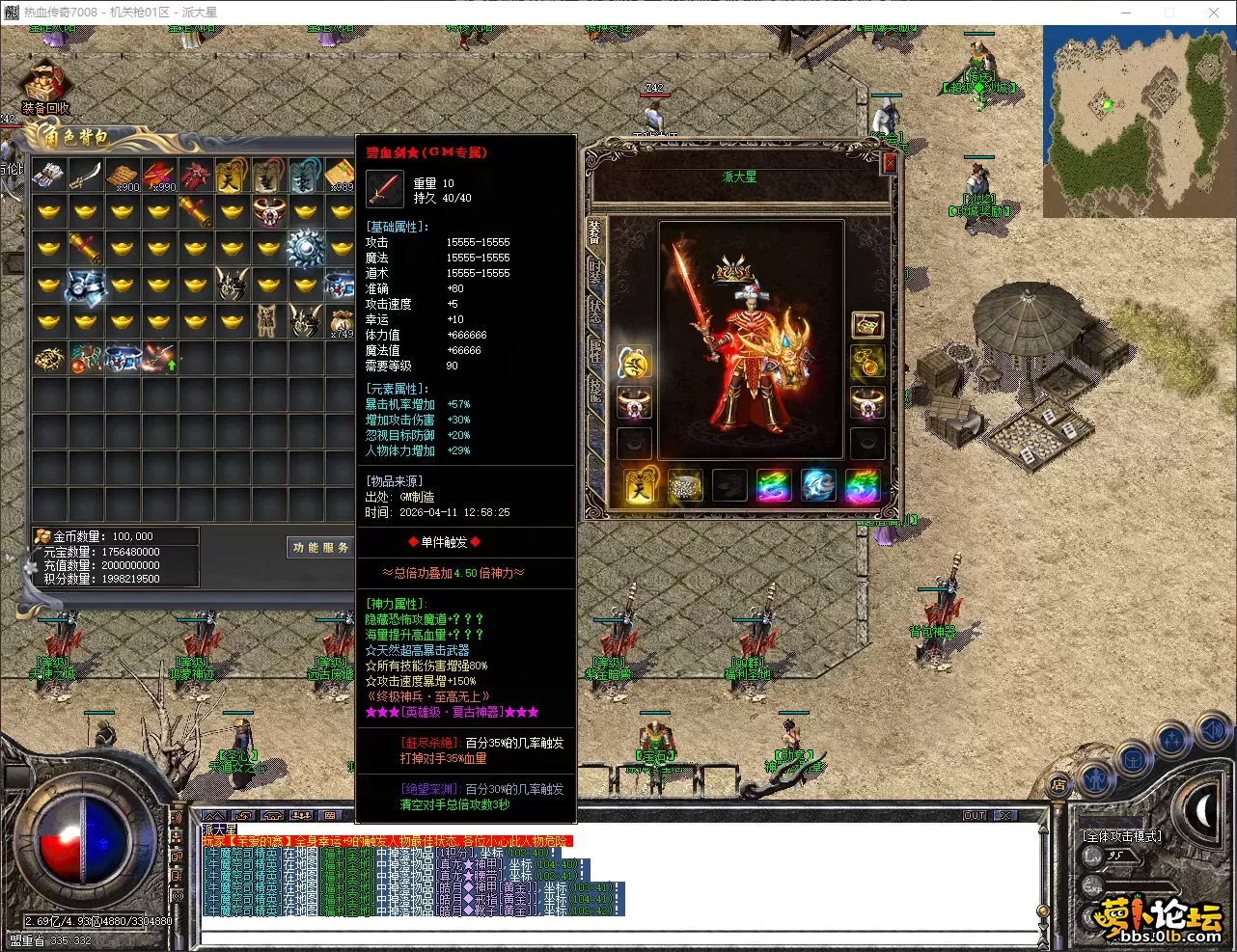This screenshot has height=952, width=1237.
Task: Close the character equipment panel
Action: coord(890,164)
